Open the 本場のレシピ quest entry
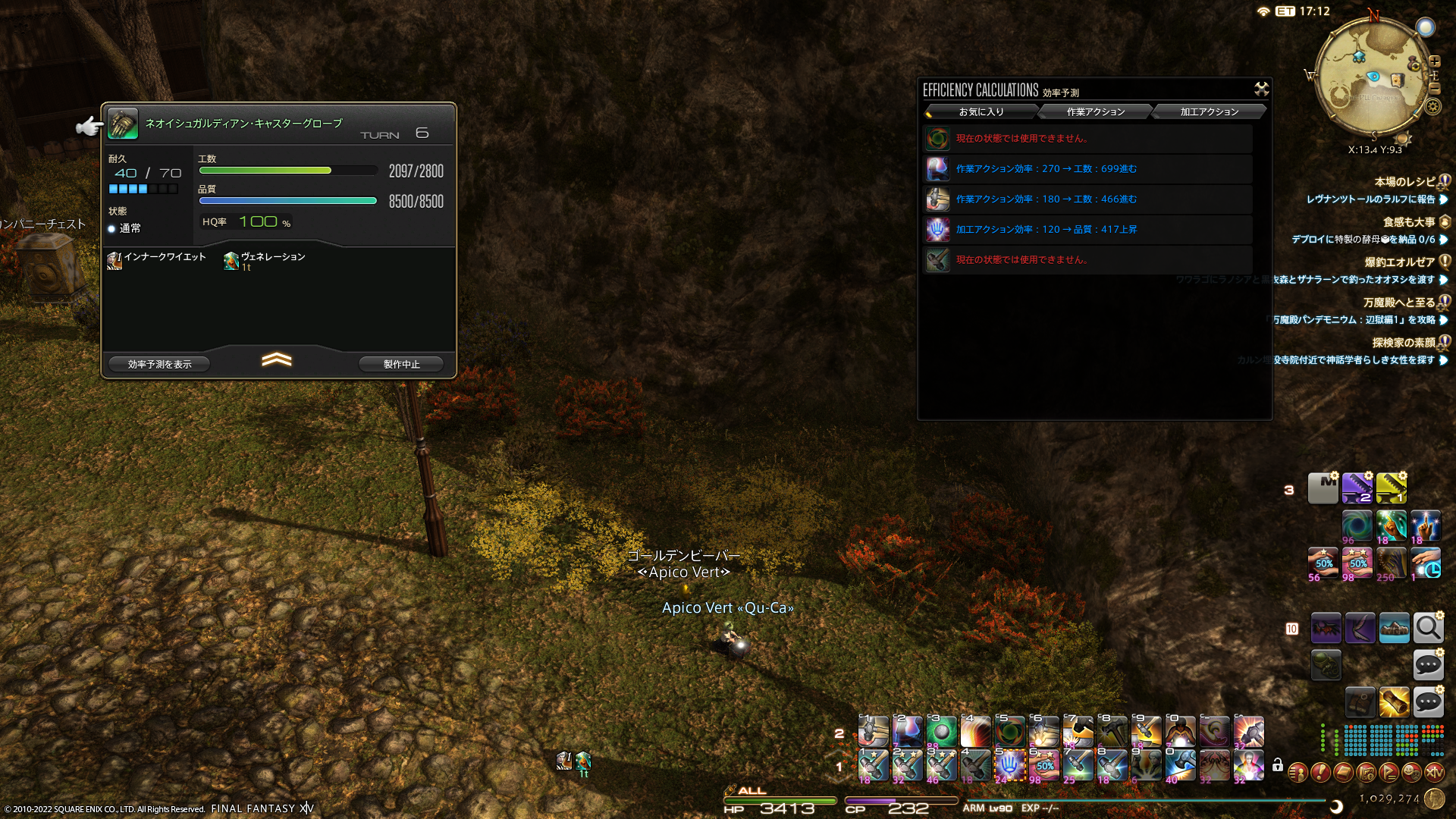This screenshot has width=1456, height=819. tap(1404, 182)
